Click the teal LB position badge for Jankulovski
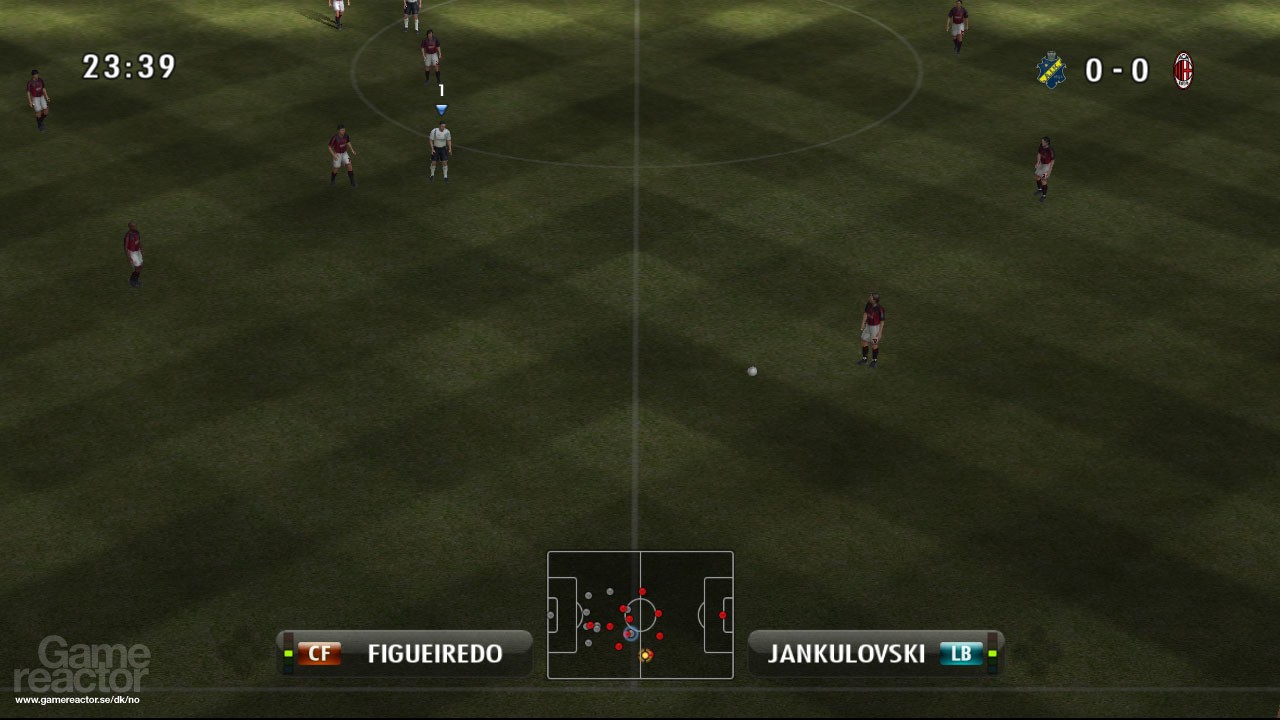The image size is (1280, 720). click(961, 654)
